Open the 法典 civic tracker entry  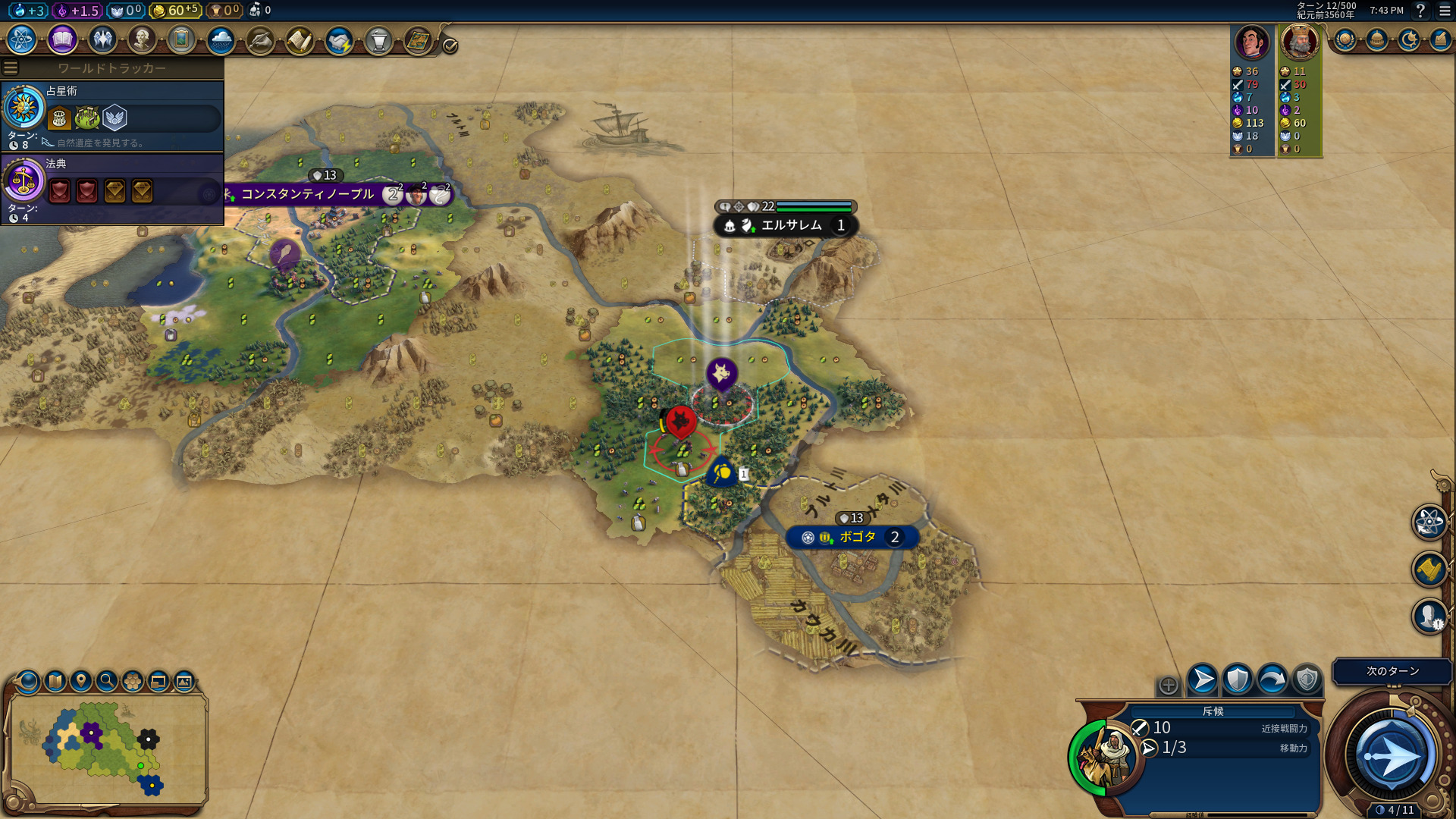tap(112, 189)
